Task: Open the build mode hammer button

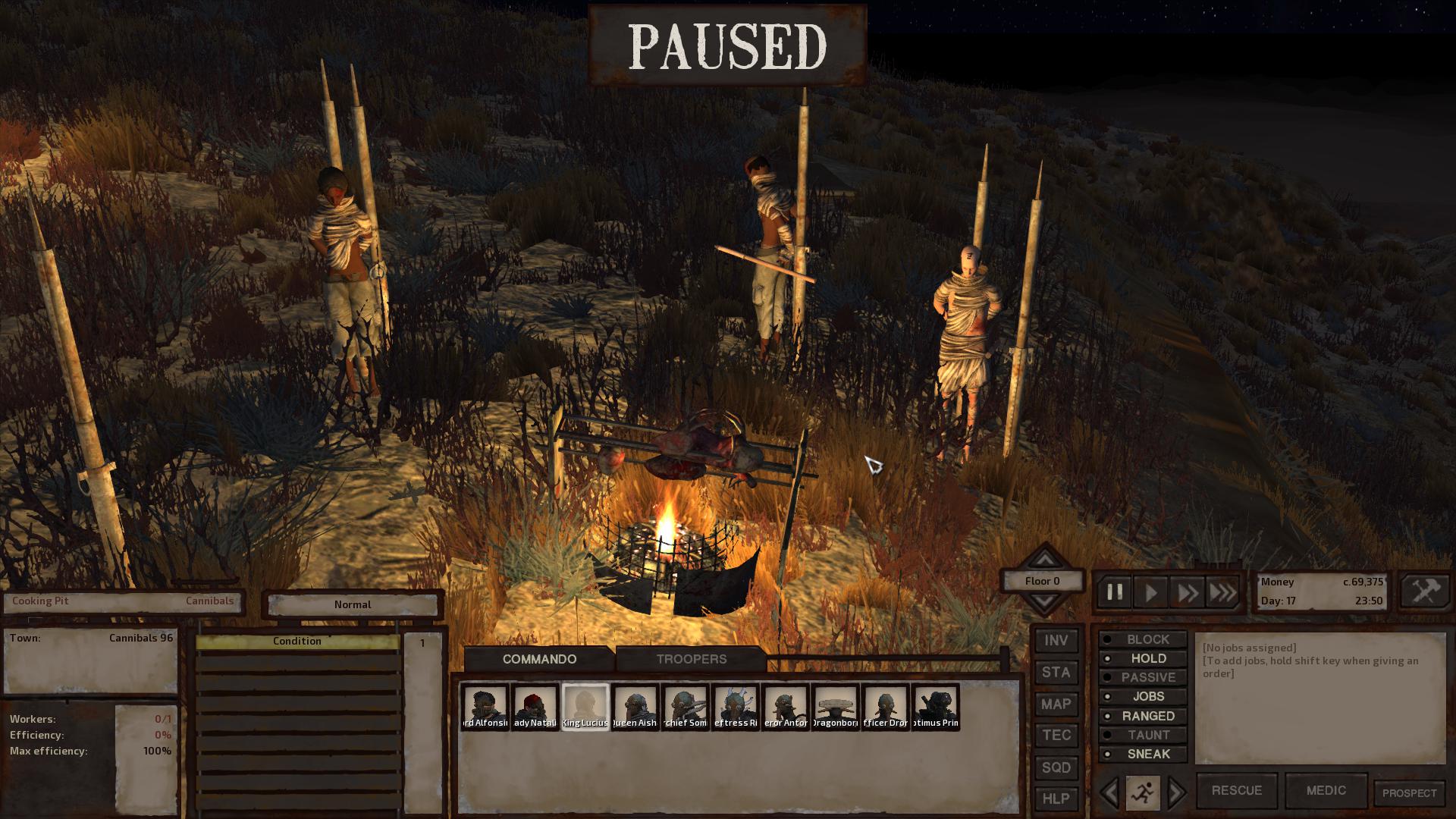Action: pos(1425,591)
